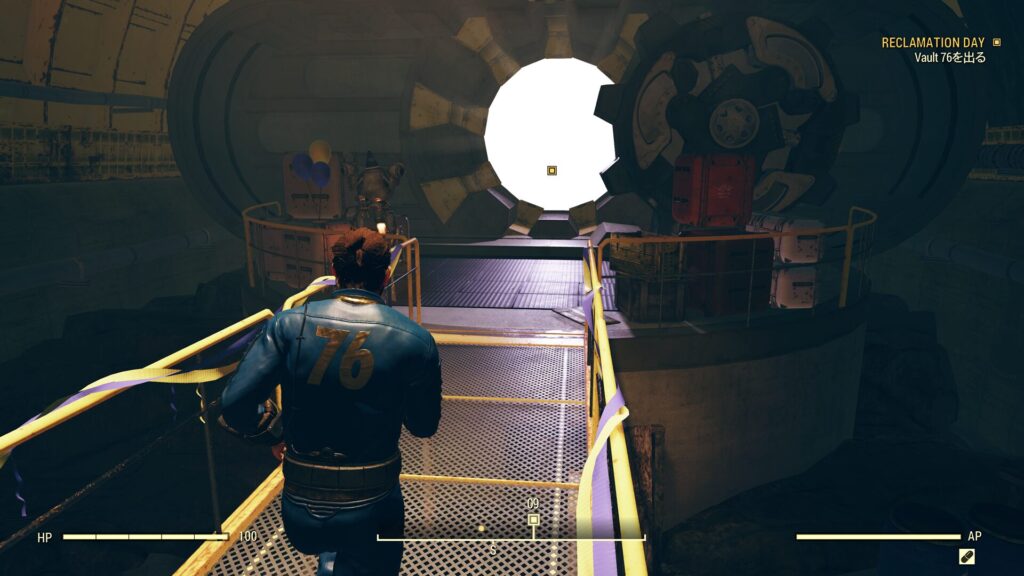Select the RECLAMATION DAY quest tracker title
1024x576 pixels.
tap(932, 43)
